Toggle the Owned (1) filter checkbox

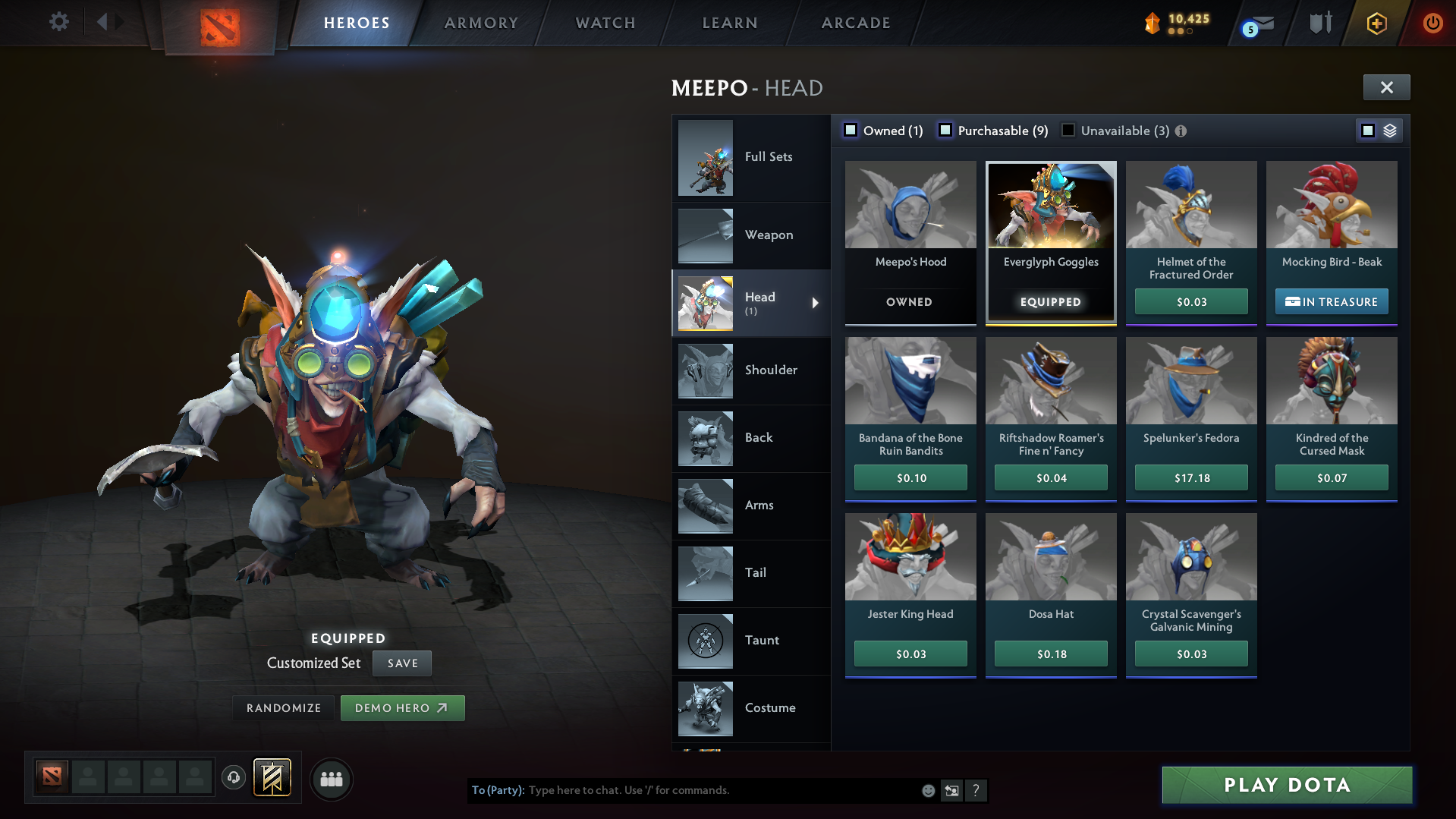851,130
